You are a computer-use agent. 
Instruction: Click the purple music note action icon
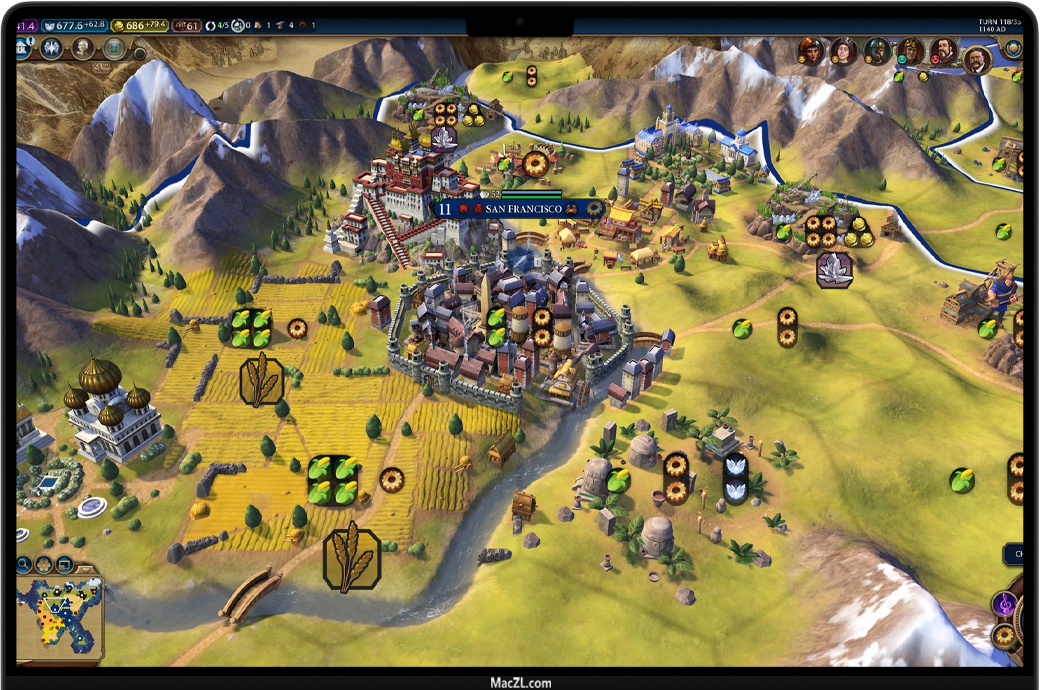click(x=1004, y=604)
